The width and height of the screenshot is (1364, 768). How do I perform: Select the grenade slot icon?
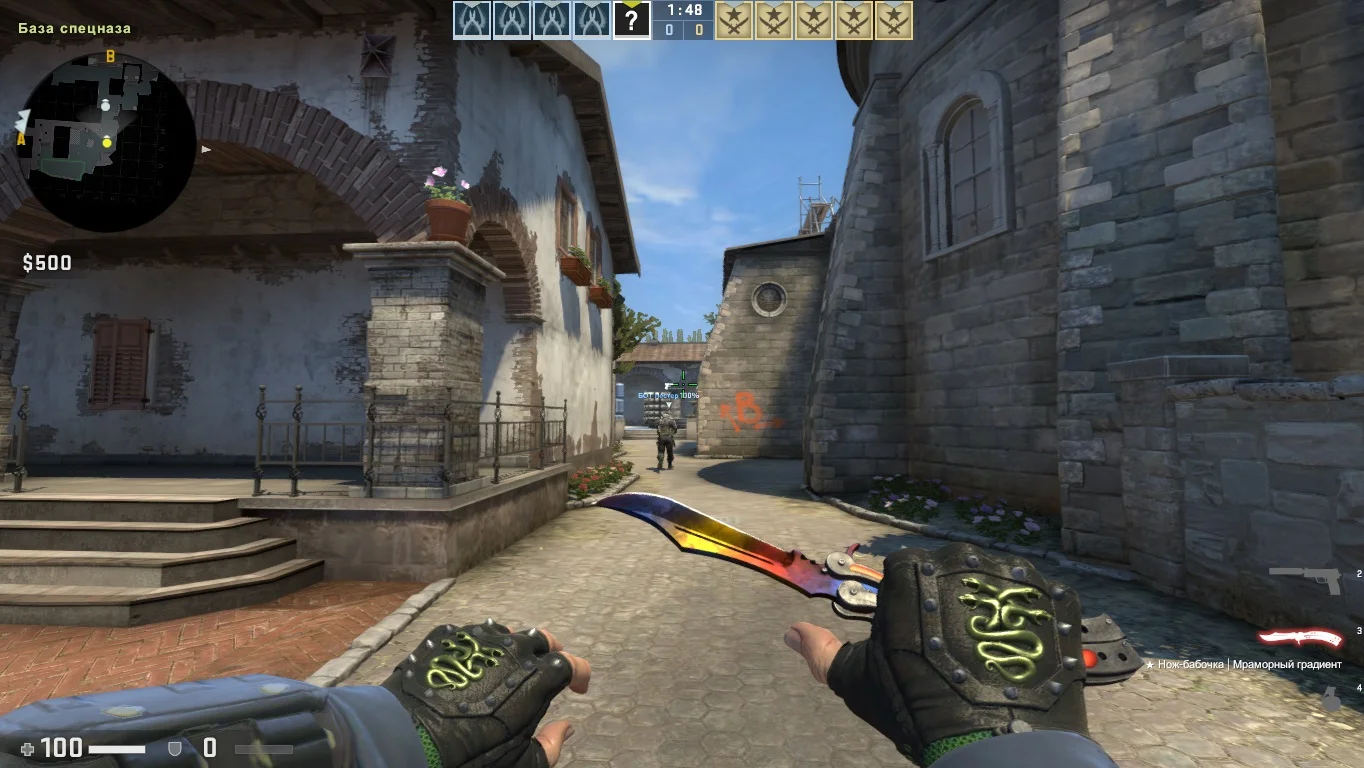[1331, 700]
